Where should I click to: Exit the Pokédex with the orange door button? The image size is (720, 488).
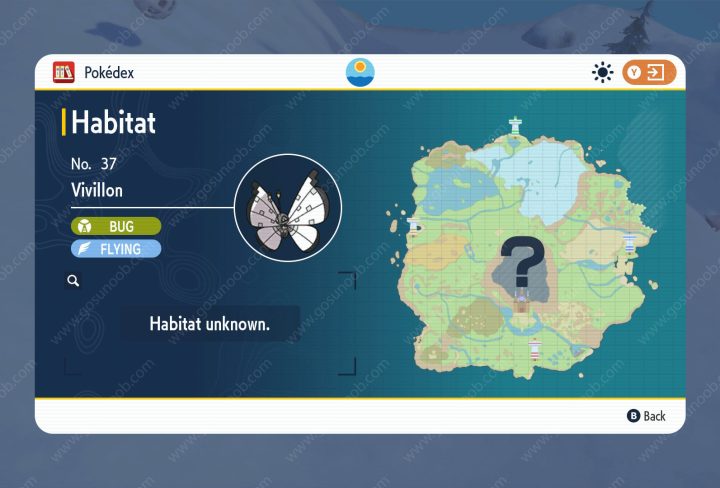649,73
